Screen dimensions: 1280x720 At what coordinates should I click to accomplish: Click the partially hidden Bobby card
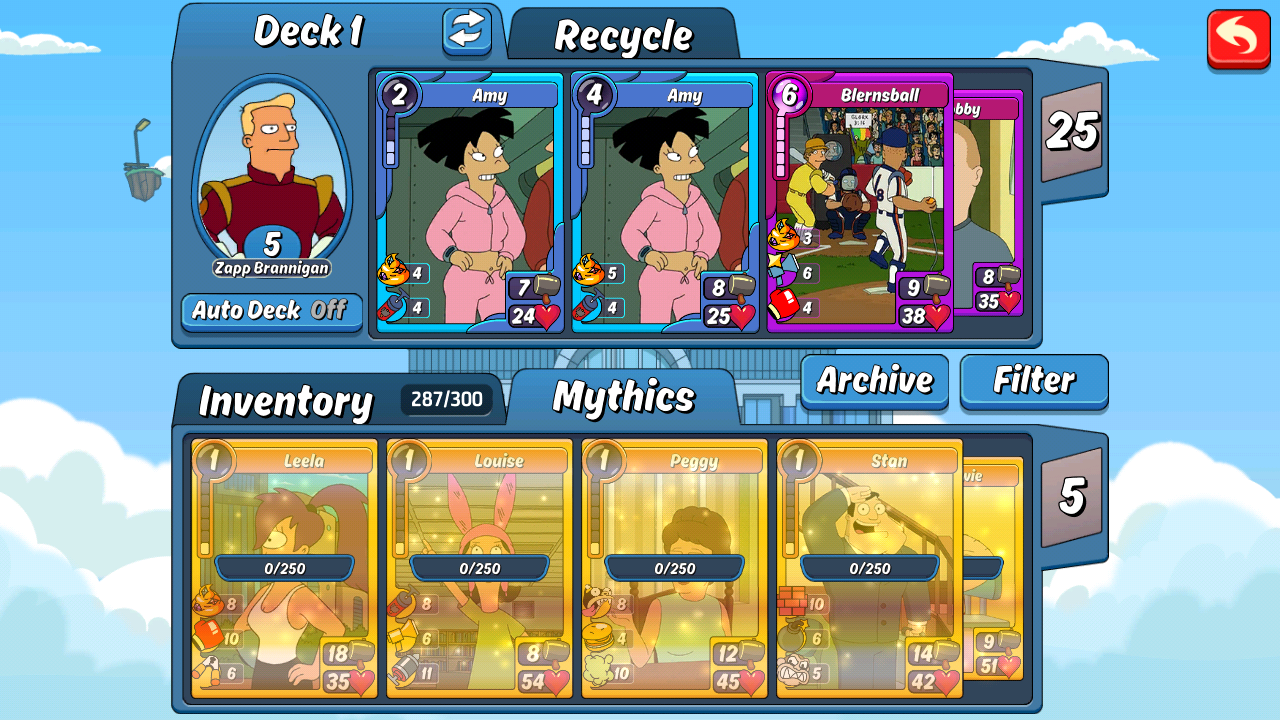tap(988, 200)
